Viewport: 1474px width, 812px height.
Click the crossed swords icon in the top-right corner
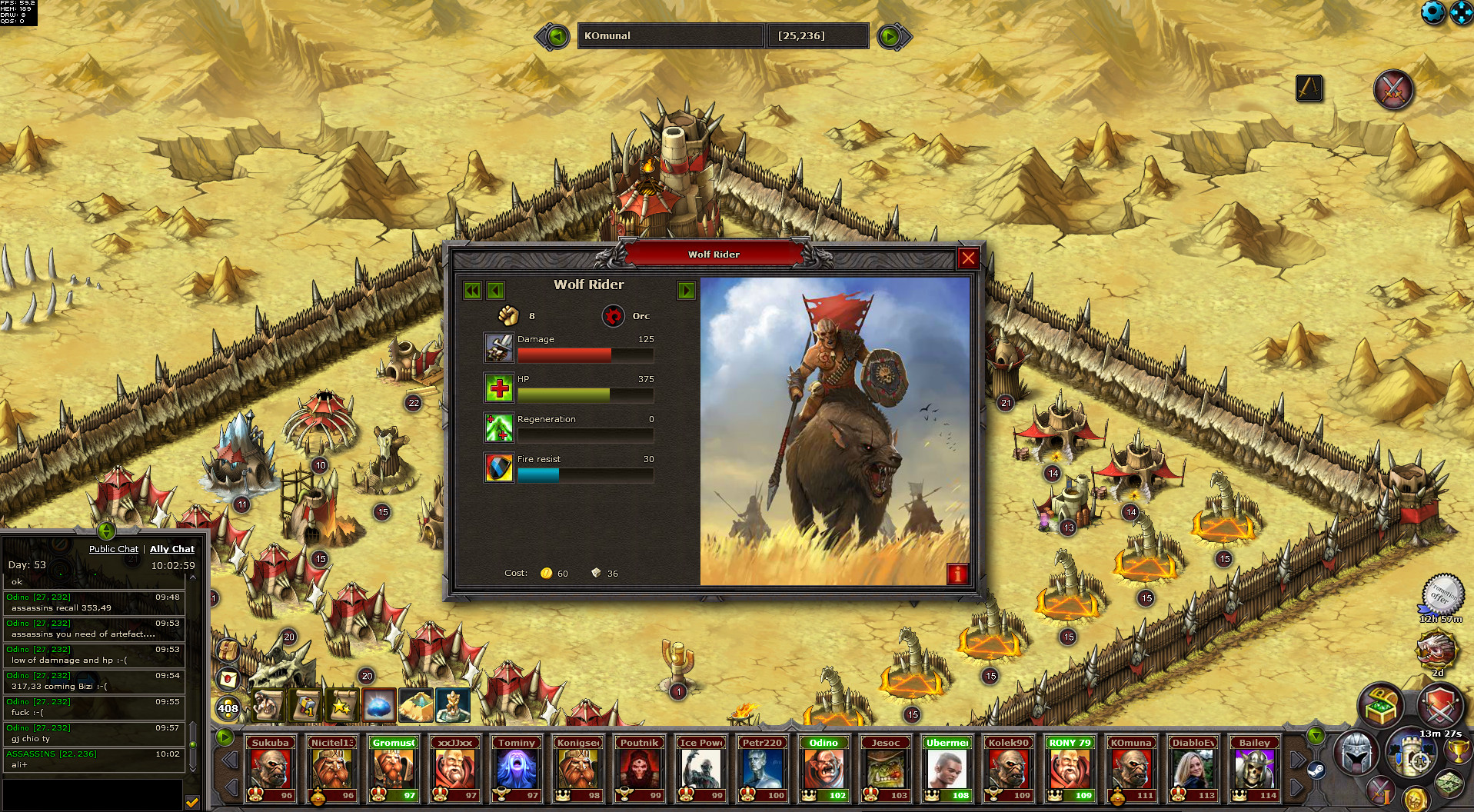click(x=1393, y=89)
